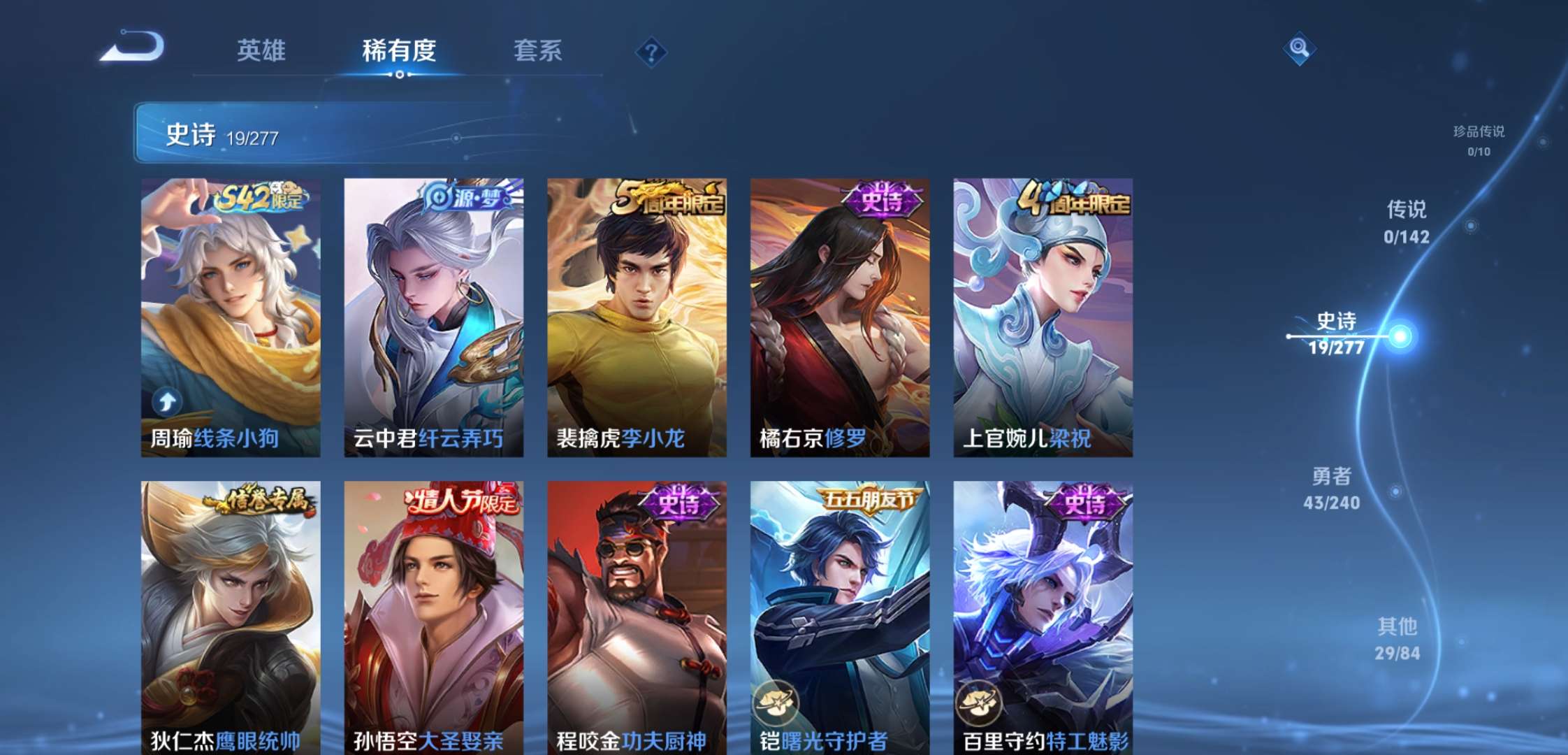Open the search magnifier icon
The height and width of the screenshot is (755, 1568).
tap(1300, 49)
